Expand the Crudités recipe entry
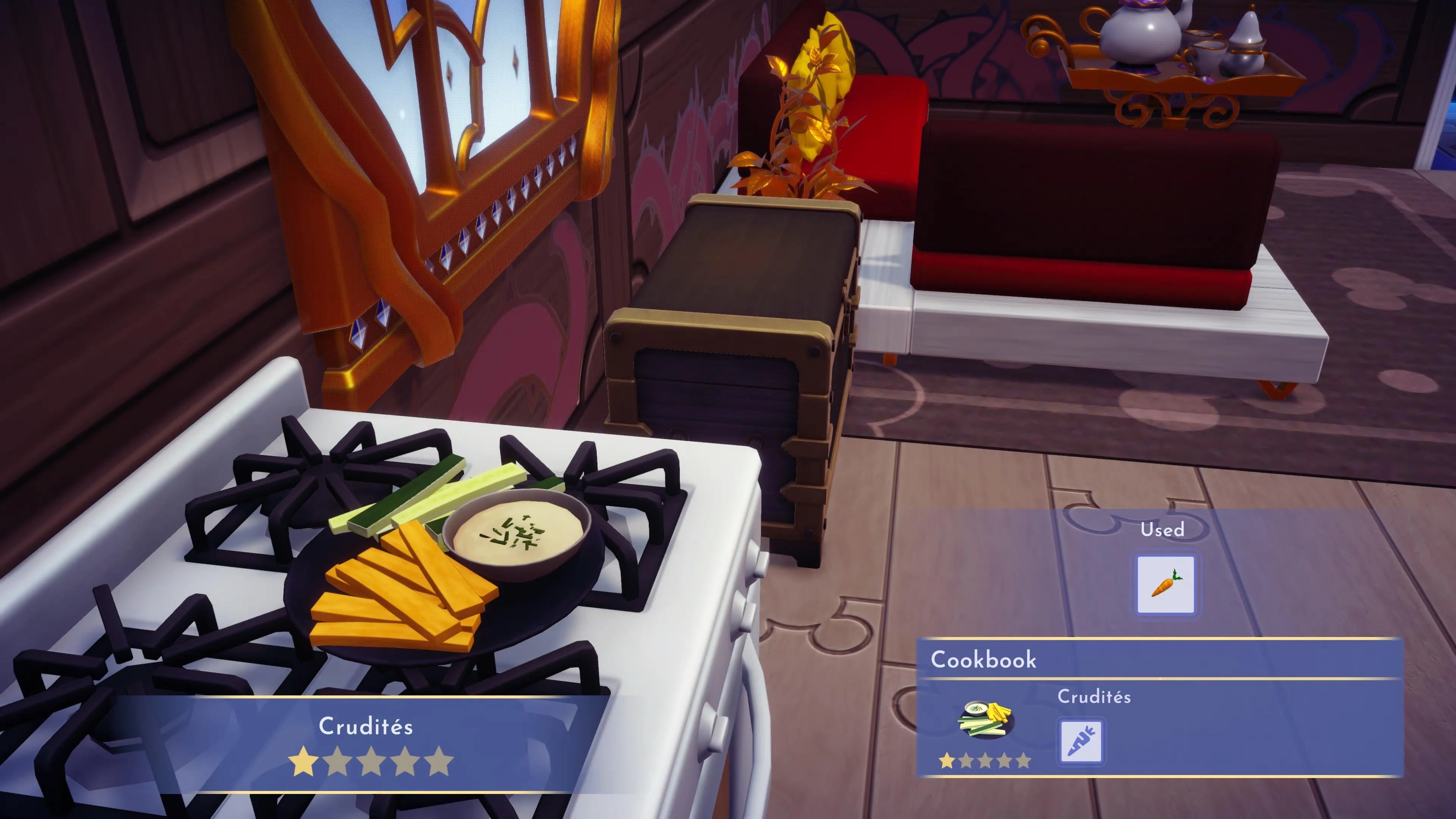Image resolution: width=1456 pixels, height=819 pixels. 1095,698
